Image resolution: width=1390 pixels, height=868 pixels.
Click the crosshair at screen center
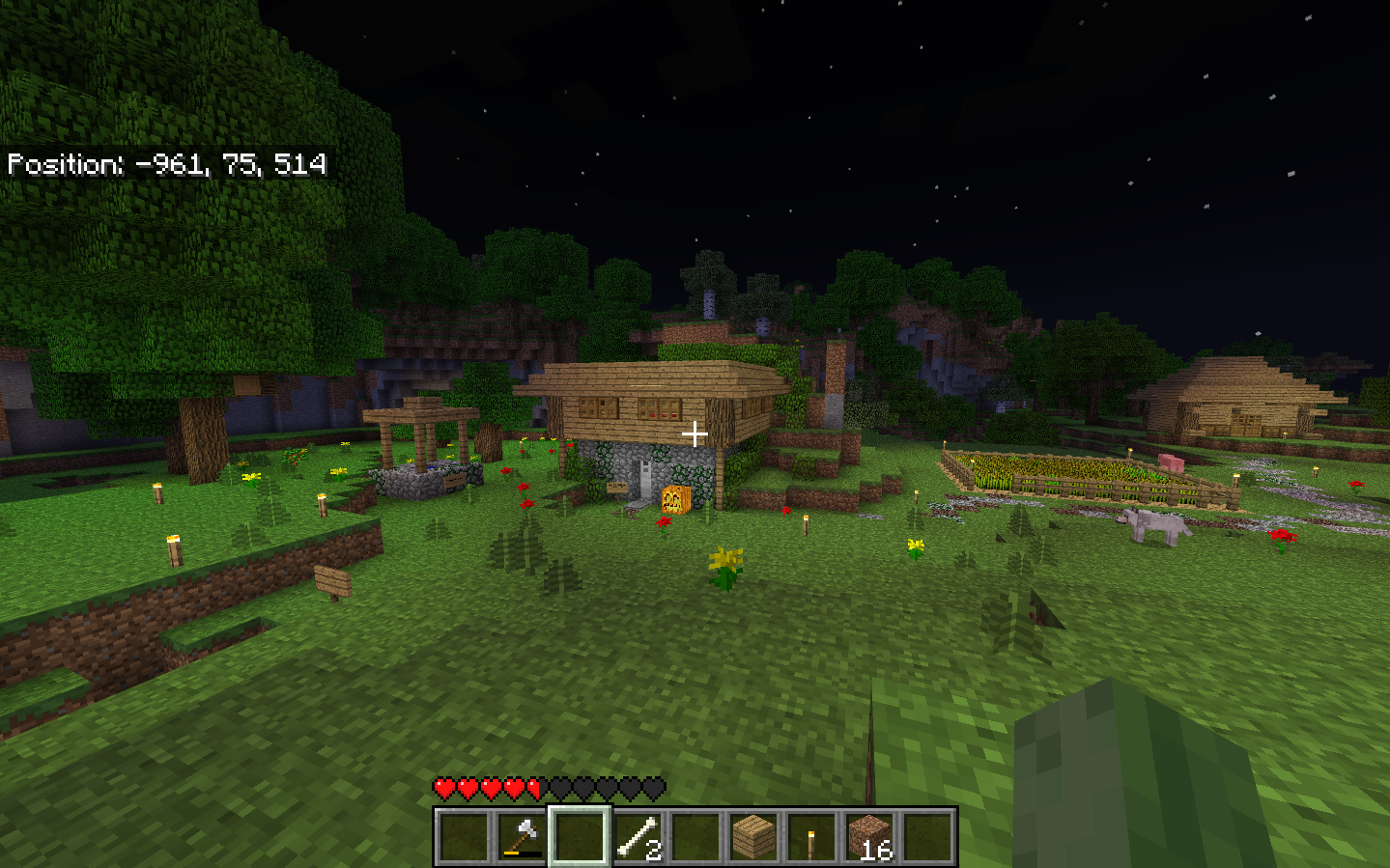point(695,434)
